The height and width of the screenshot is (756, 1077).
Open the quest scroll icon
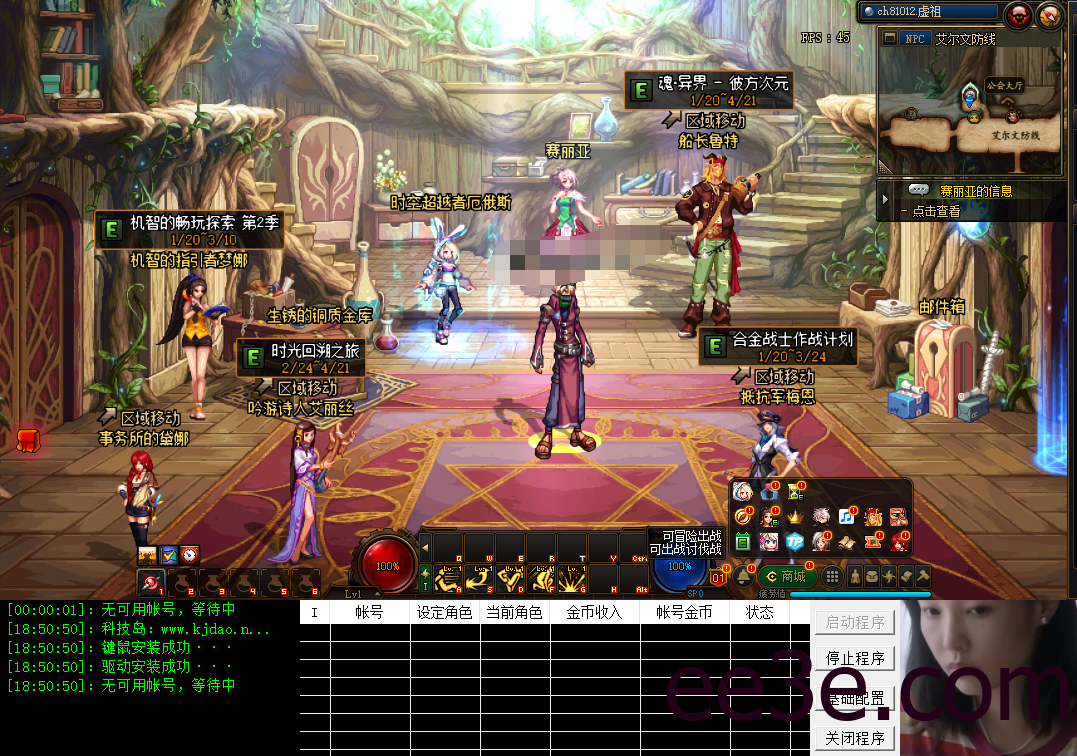pos(906,577)
